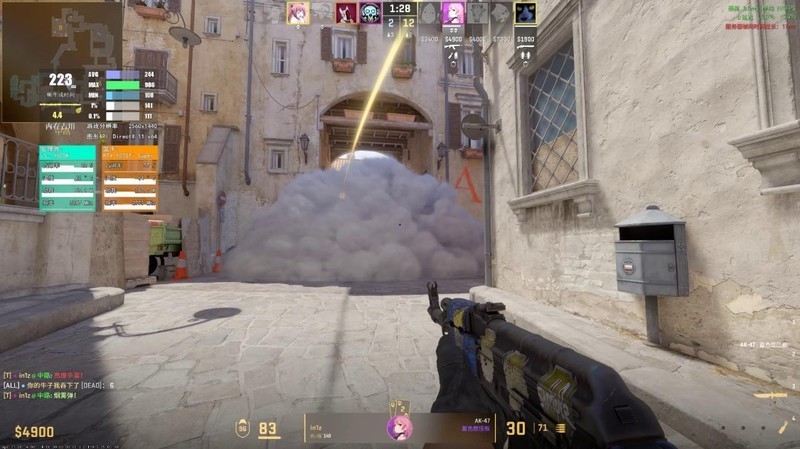The height and width of the screenshot is (449, 800).
Task: Click the orange GPU stats overlay panel
Action: point(129,178)
